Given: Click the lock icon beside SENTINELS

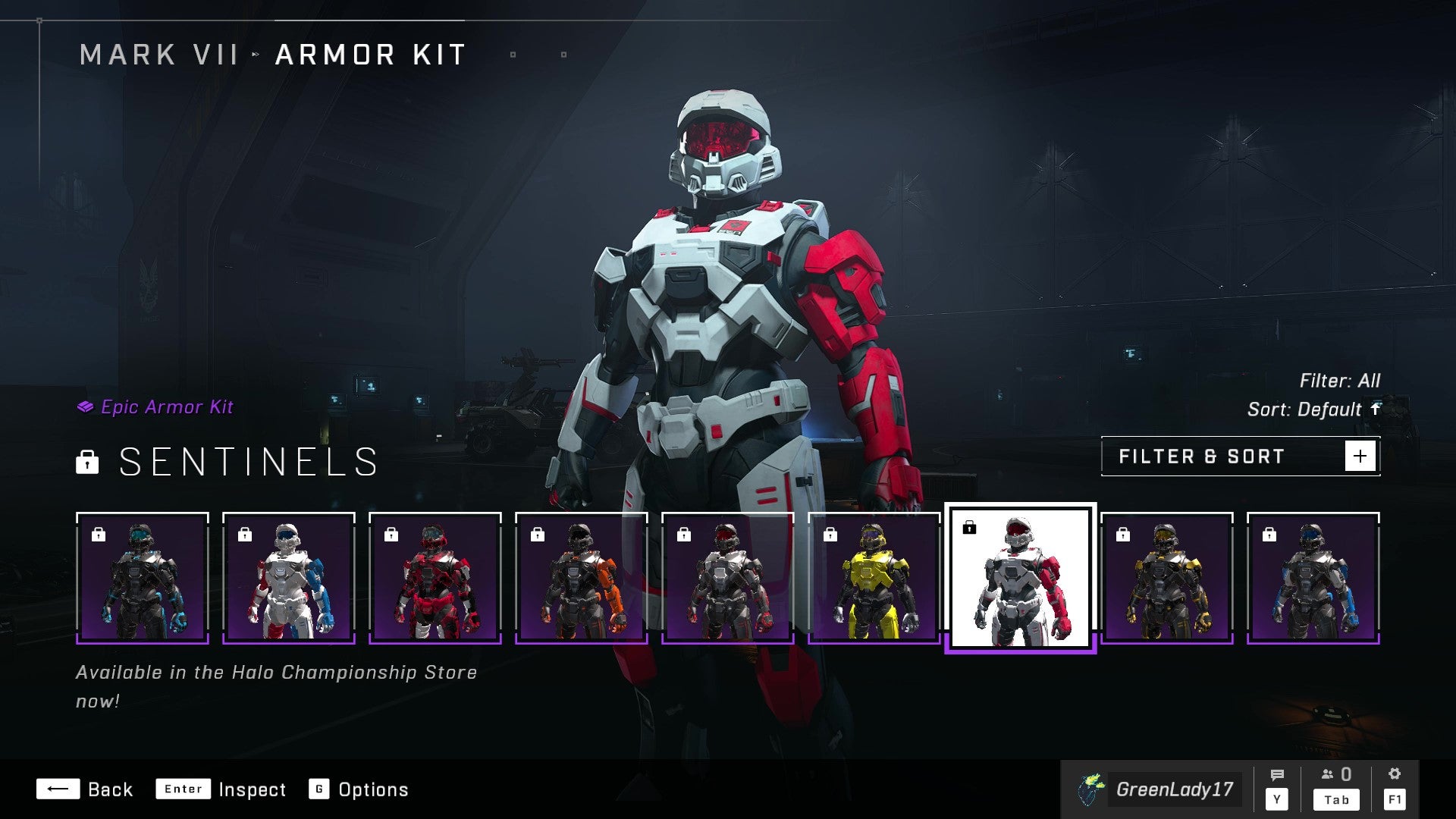Looking at the screenshot, I should 88,463.
